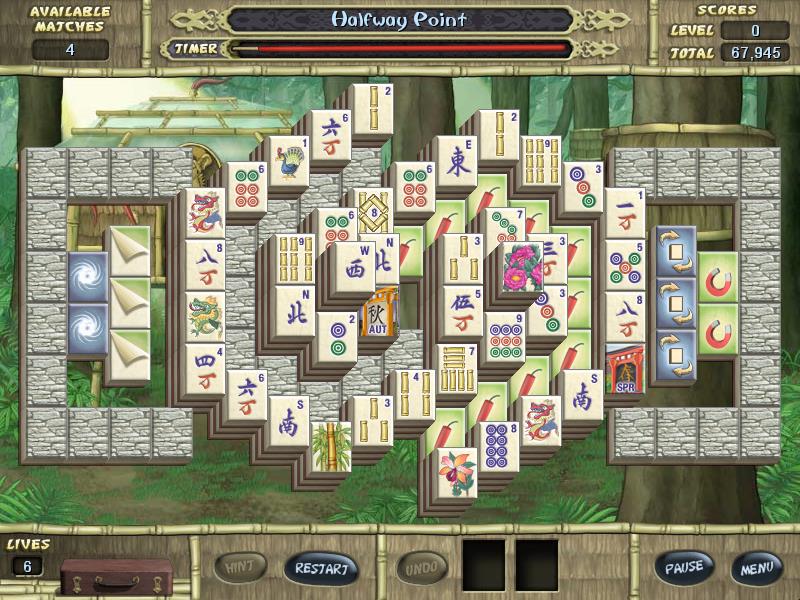Choose the bamboo plant tile
This screenshot has height=600, width=800.
331,446
